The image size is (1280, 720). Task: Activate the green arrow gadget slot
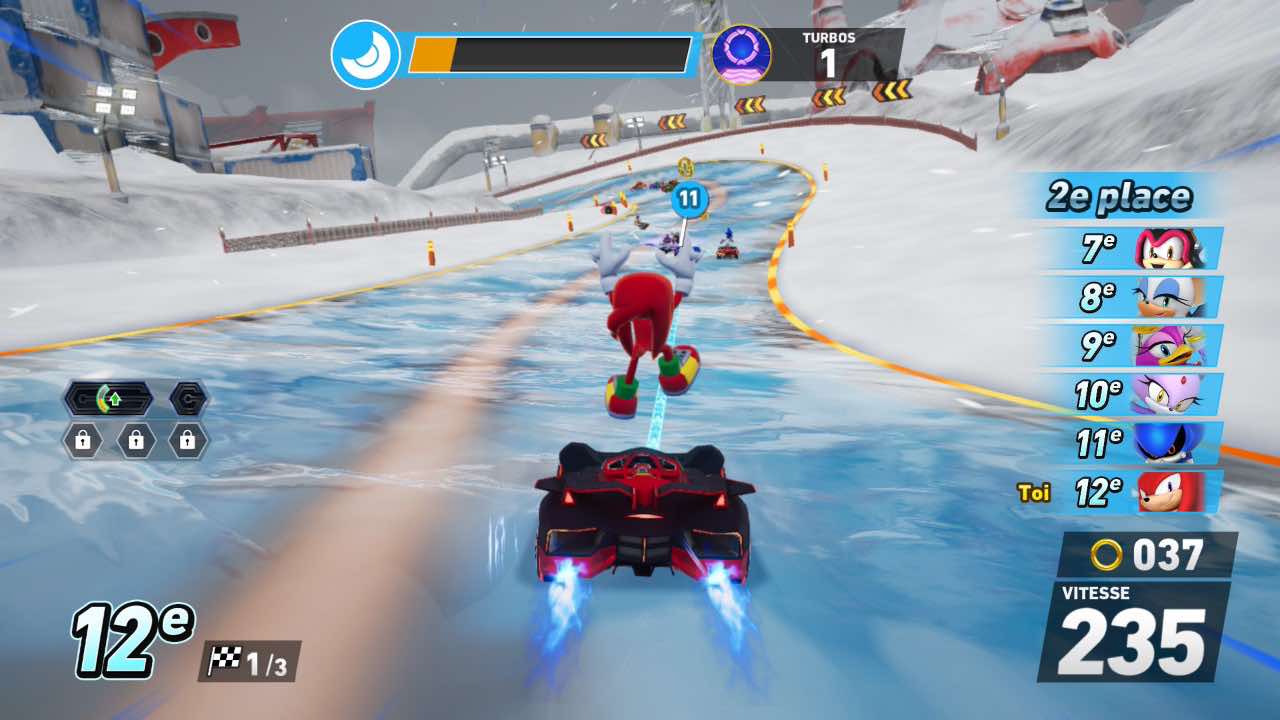pyautogui.click(x=108, y=399)
